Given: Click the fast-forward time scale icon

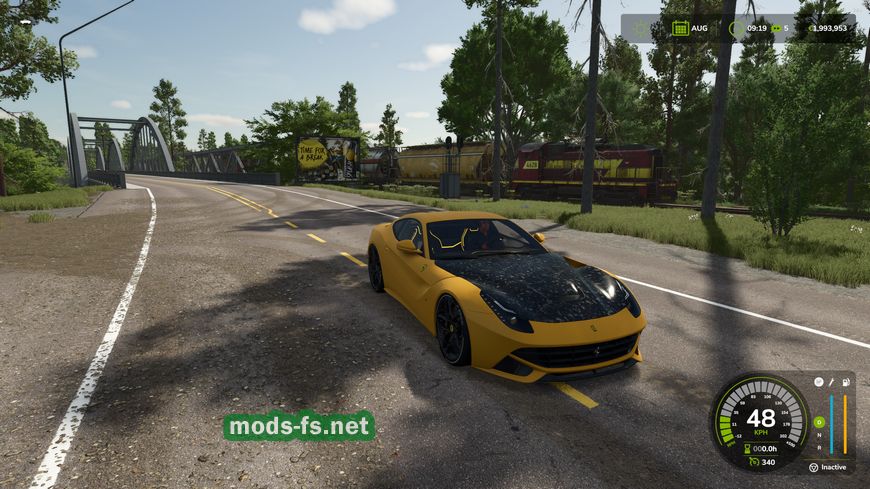Looking at the screenshot, I should [776, 28].
